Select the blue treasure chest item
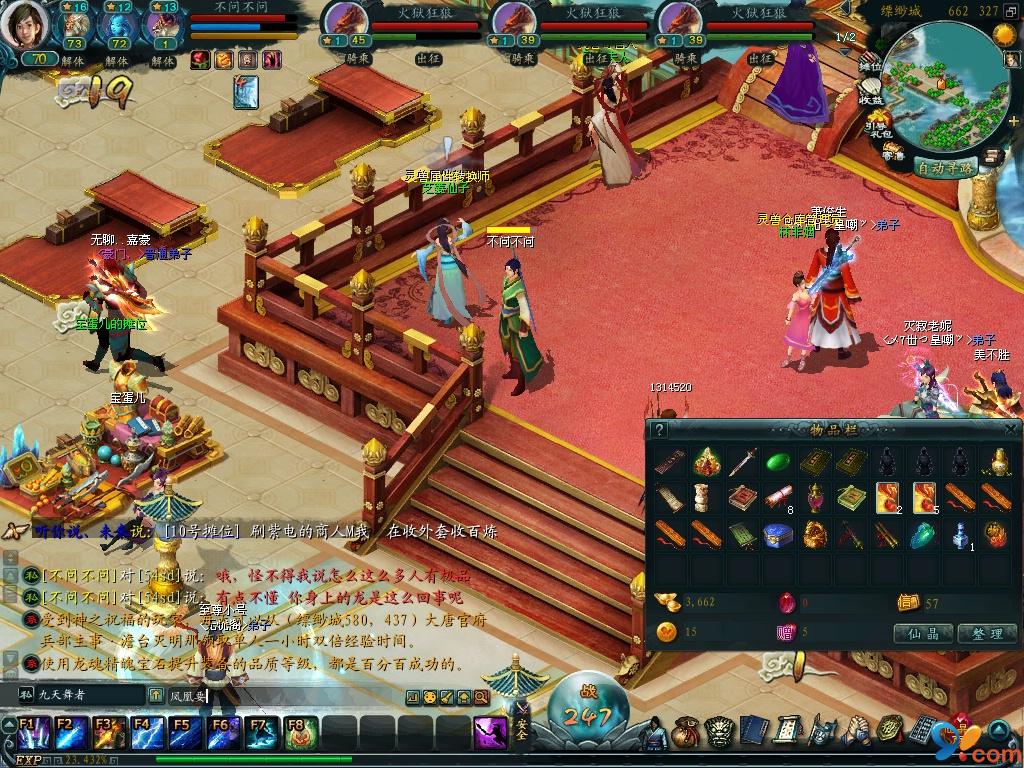 (777, 535)
